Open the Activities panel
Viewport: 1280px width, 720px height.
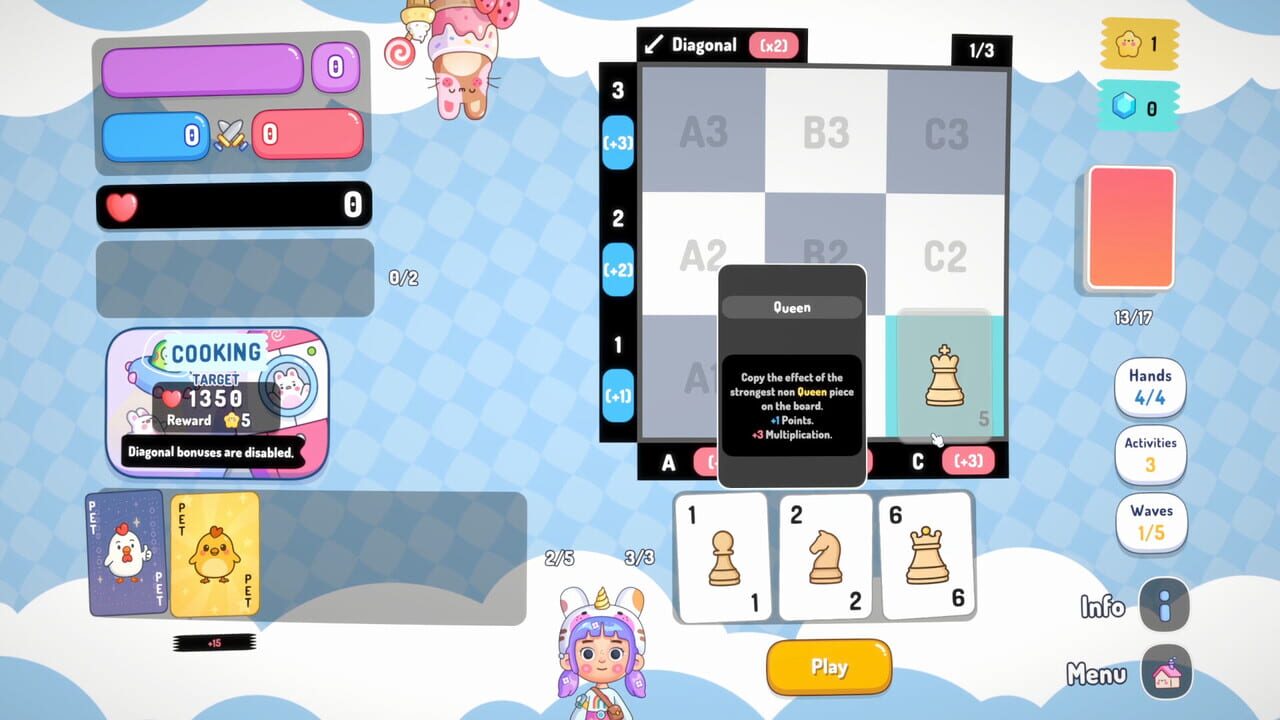point(1150,455)
